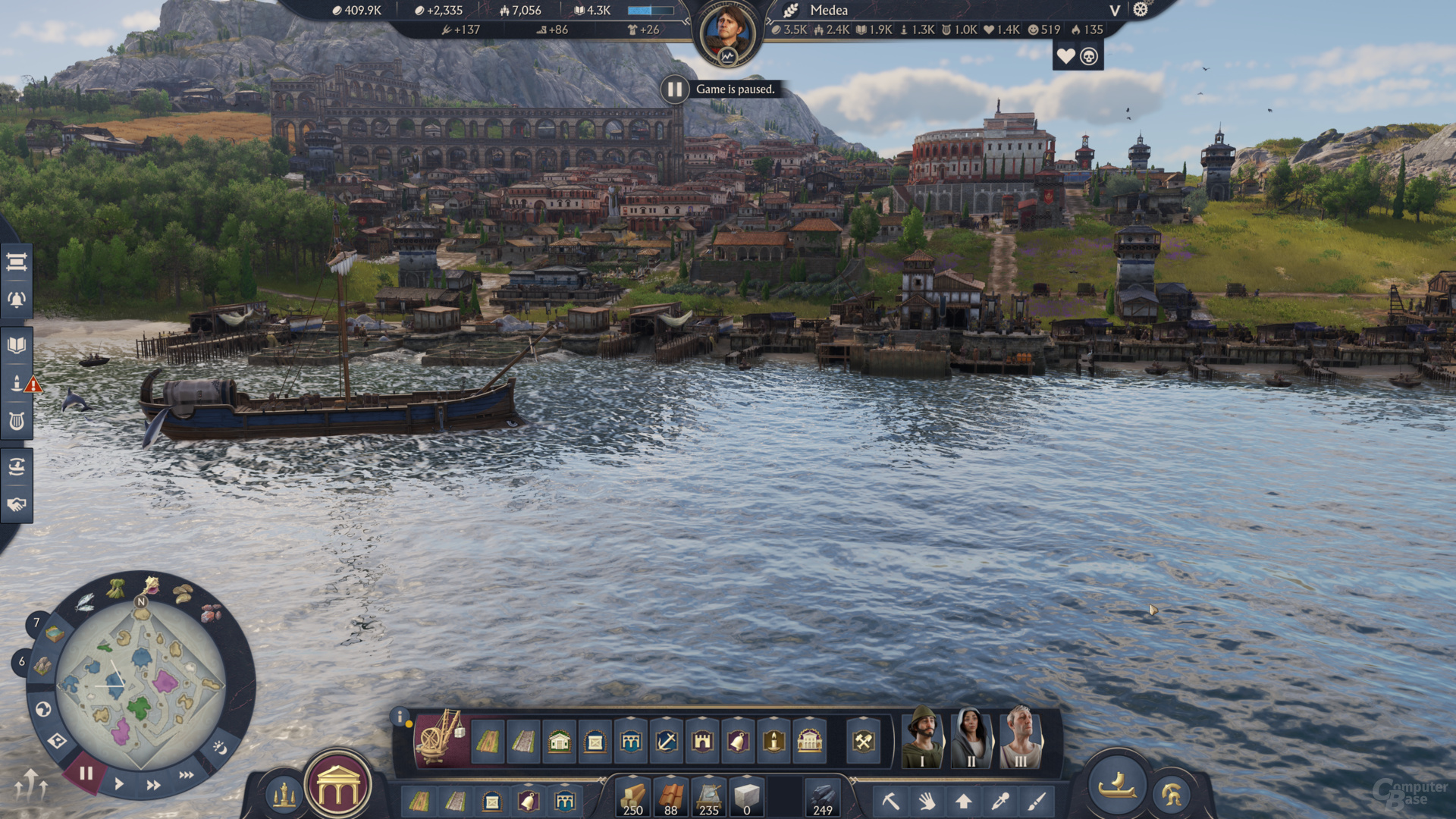Screen dimensions: 1456x819
Task: Open the ship trade routes panel
Action: click(17, 466)
